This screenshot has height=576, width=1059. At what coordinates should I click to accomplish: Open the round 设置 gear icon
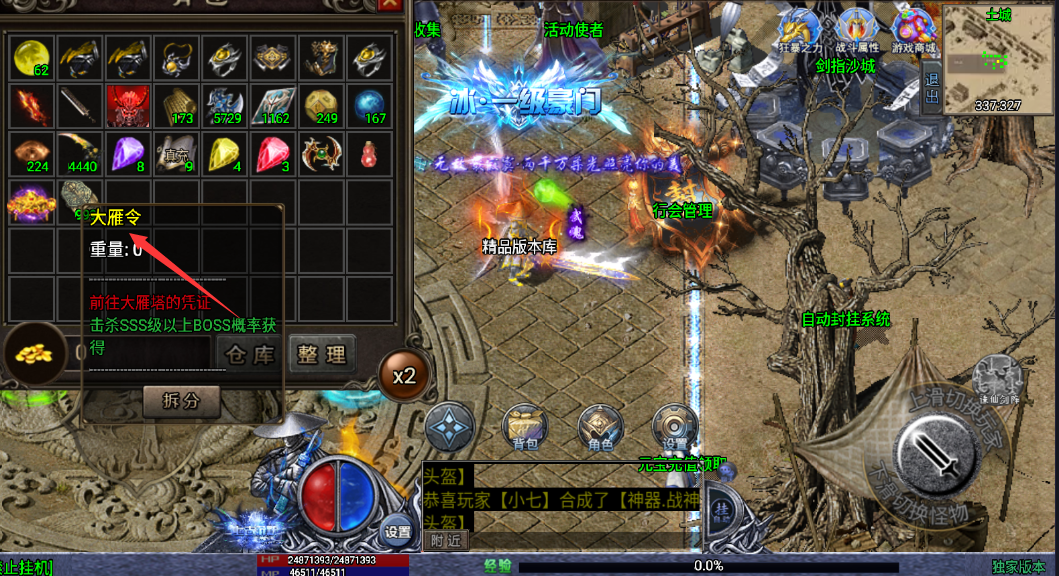tap(674, 430)
